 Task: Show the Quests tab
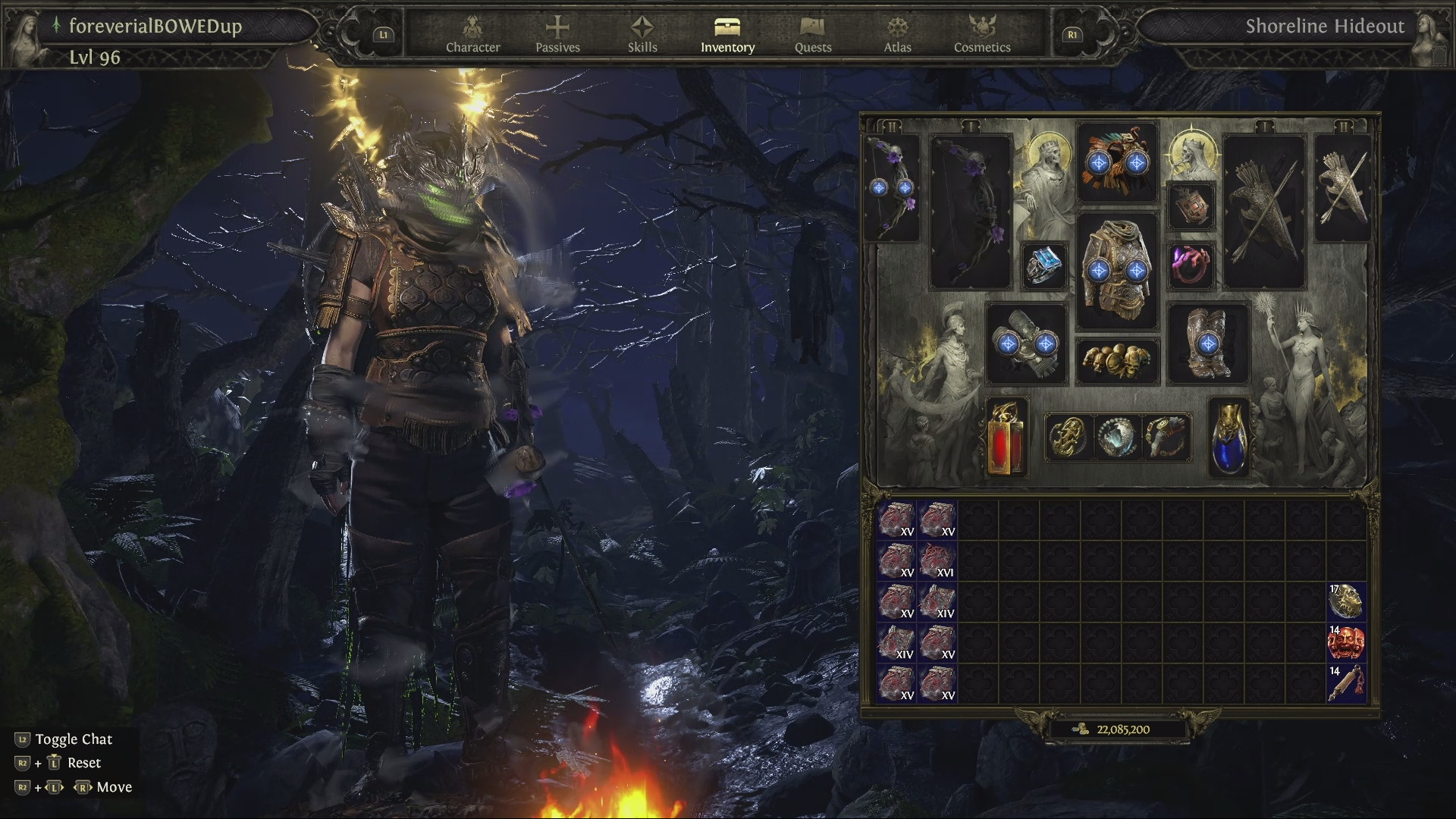pyautogui.click(x=813, y=35)
